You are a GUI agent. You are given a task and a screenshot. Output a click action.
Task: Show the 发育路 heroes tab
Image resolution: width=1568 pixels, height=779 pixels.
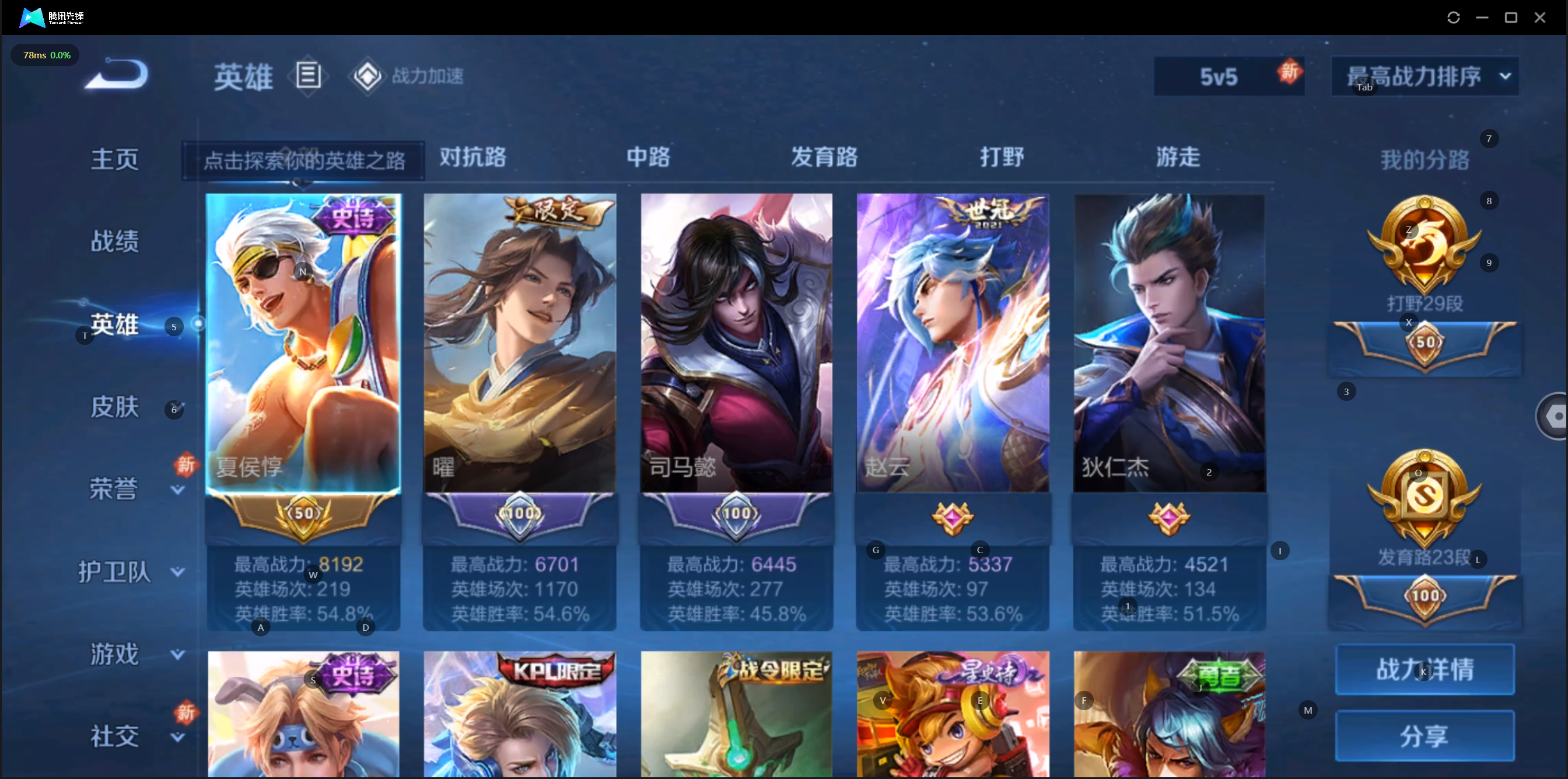point(824,157)
